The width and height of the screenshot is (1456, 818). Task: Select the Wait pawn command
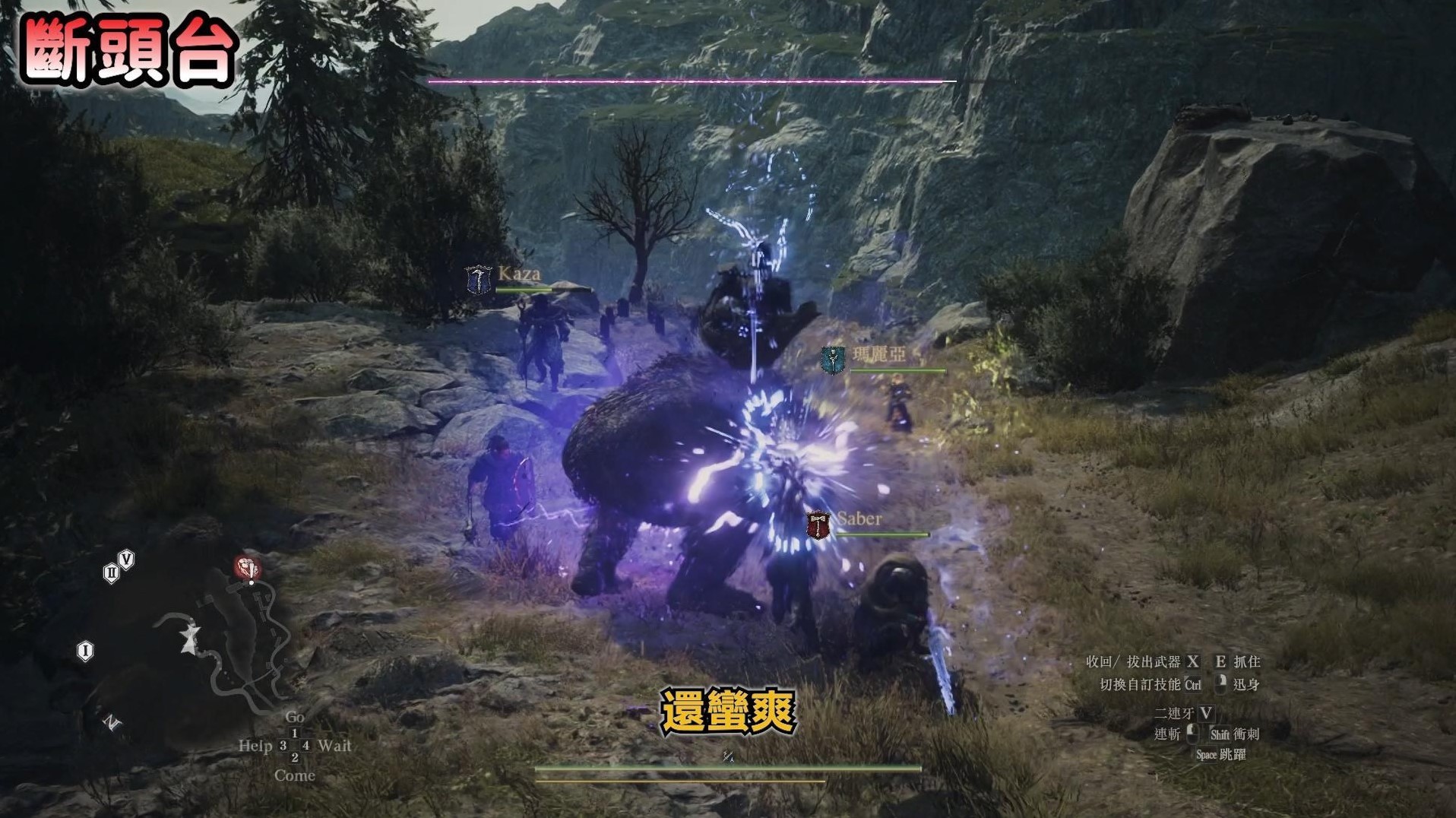(x=334, y=746)
